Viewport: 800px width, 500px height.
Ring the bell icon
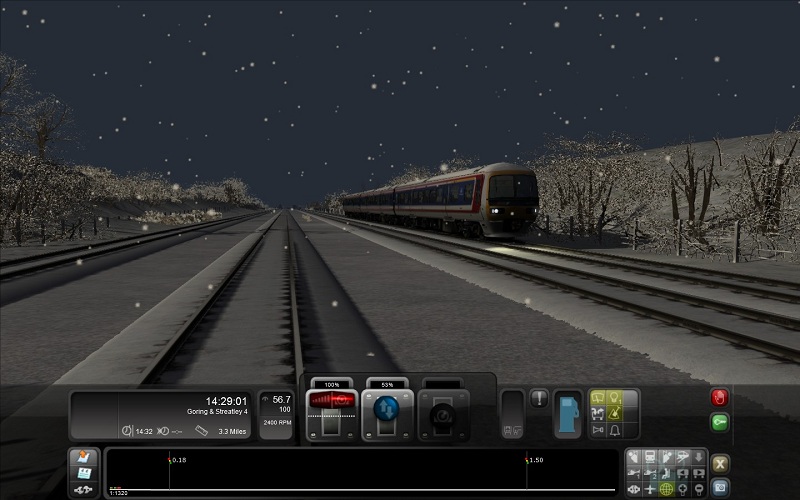[617, 431]
